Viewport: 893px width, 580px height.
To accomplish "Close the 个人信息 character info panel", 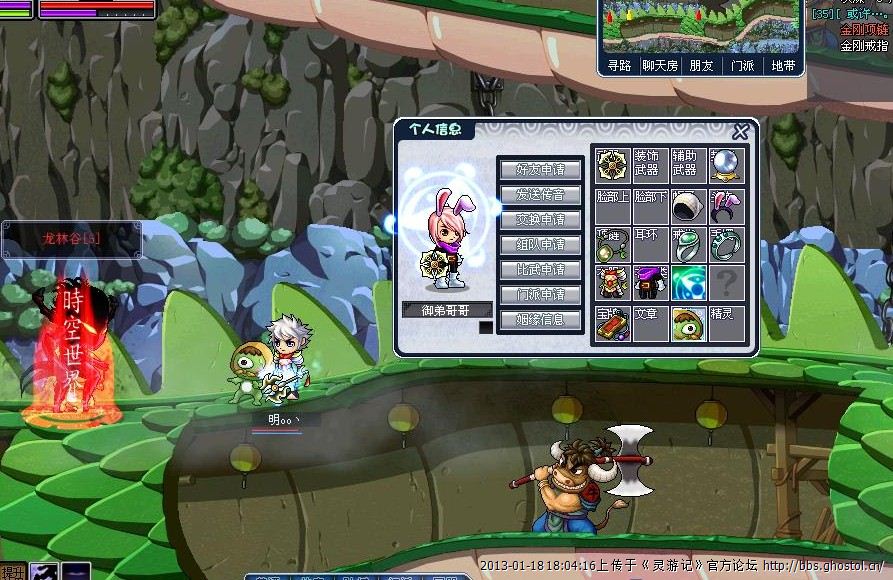I will [x=740, y=132].
